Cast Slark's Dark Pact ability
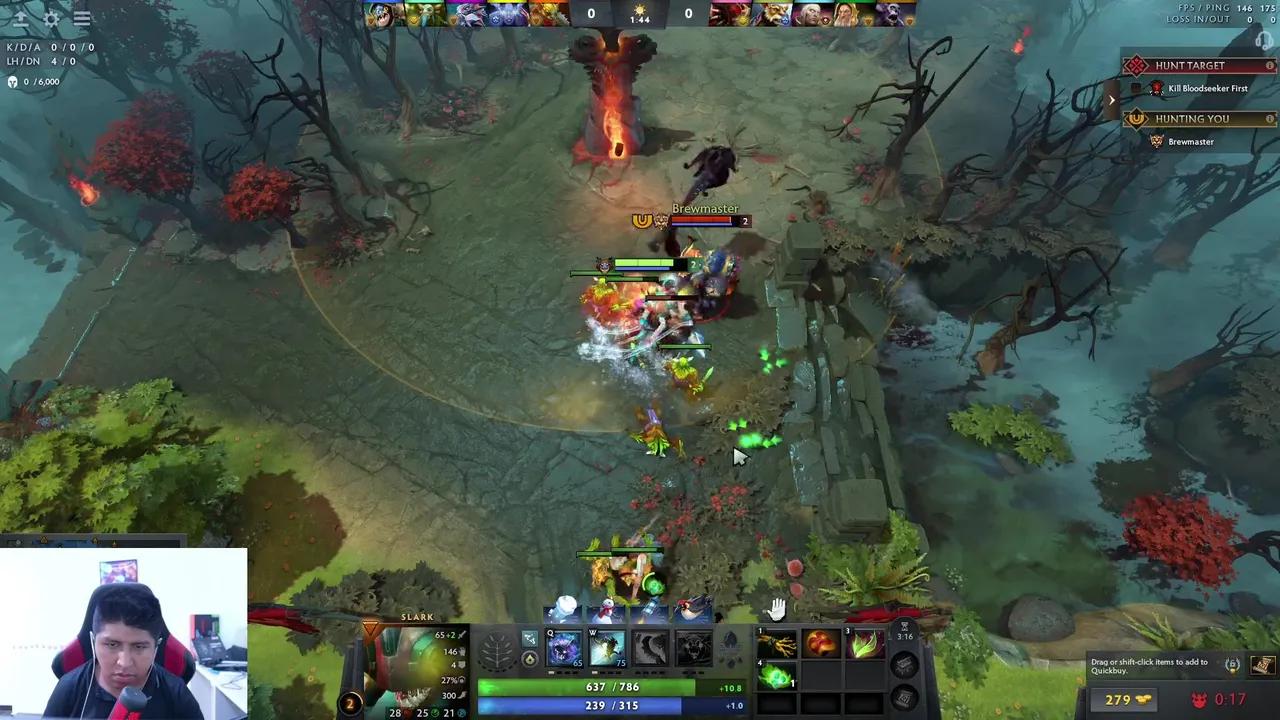 point(562,648)
